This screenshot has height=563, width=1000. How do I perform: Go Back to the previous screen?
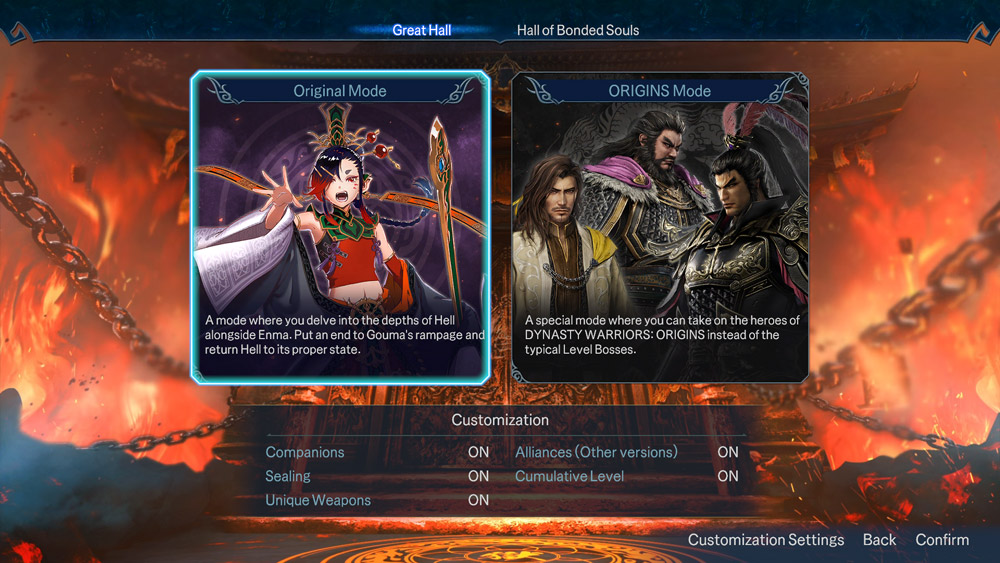879,540
